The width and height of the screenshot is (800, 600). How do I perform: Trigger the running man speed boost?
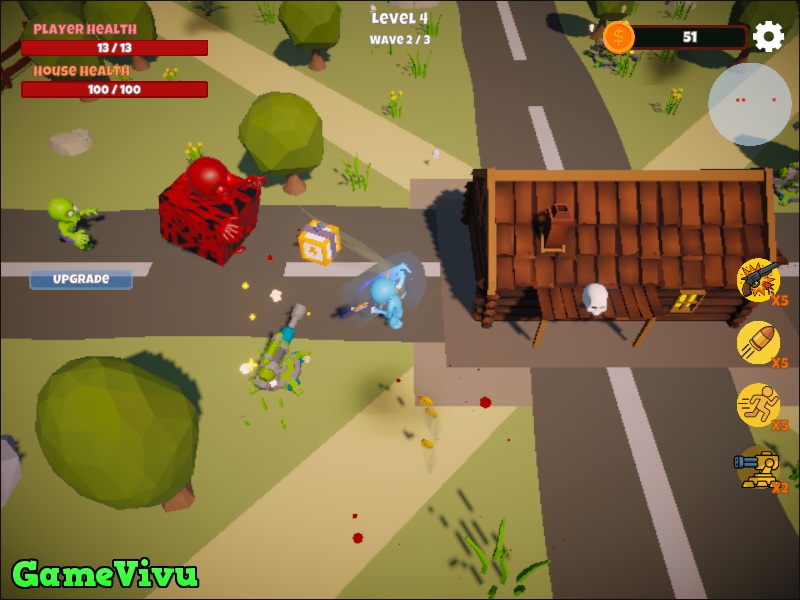(758, 404)
